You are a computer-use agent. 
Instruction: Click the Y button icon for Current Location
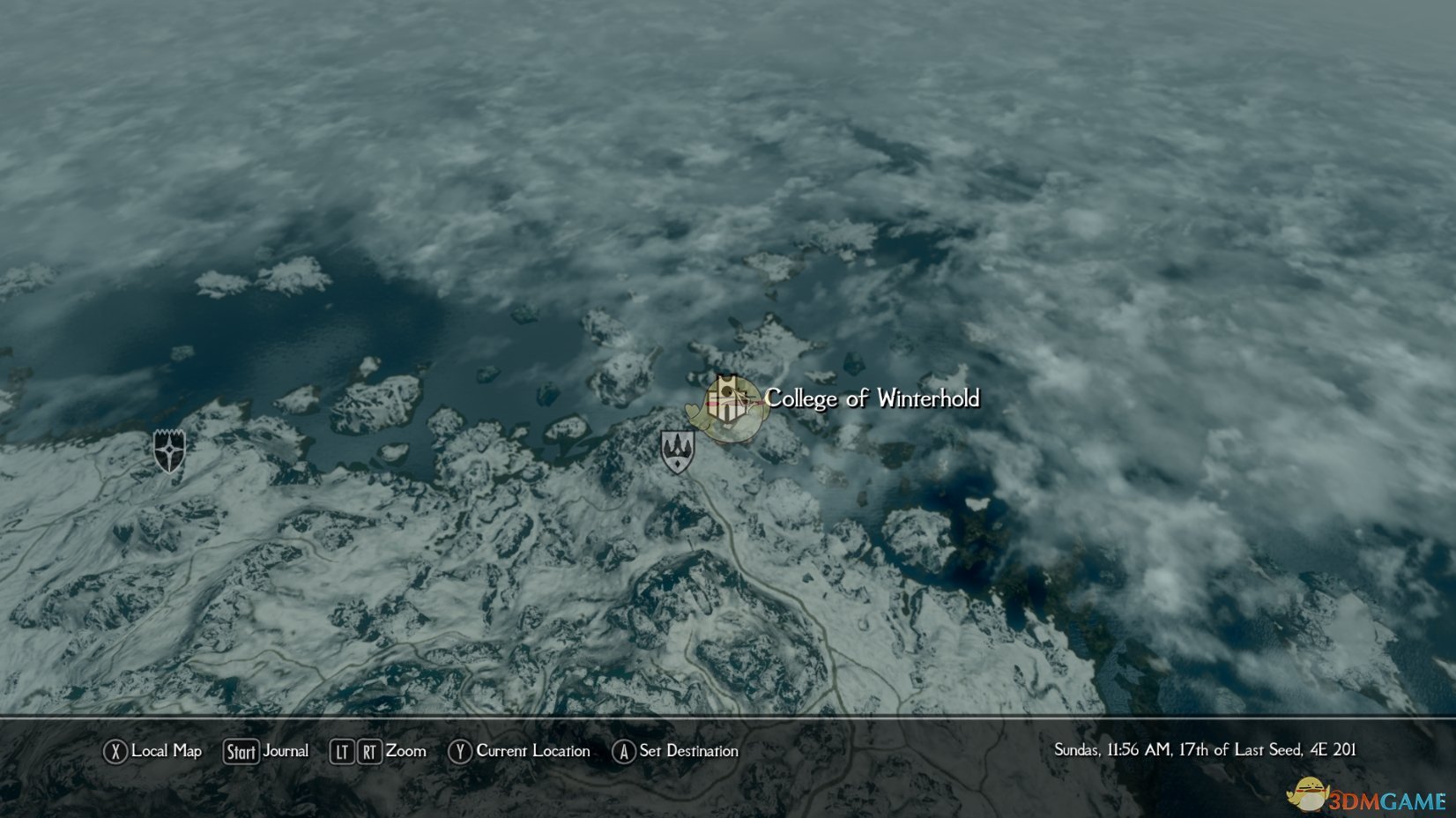click(x=459, y=752)
